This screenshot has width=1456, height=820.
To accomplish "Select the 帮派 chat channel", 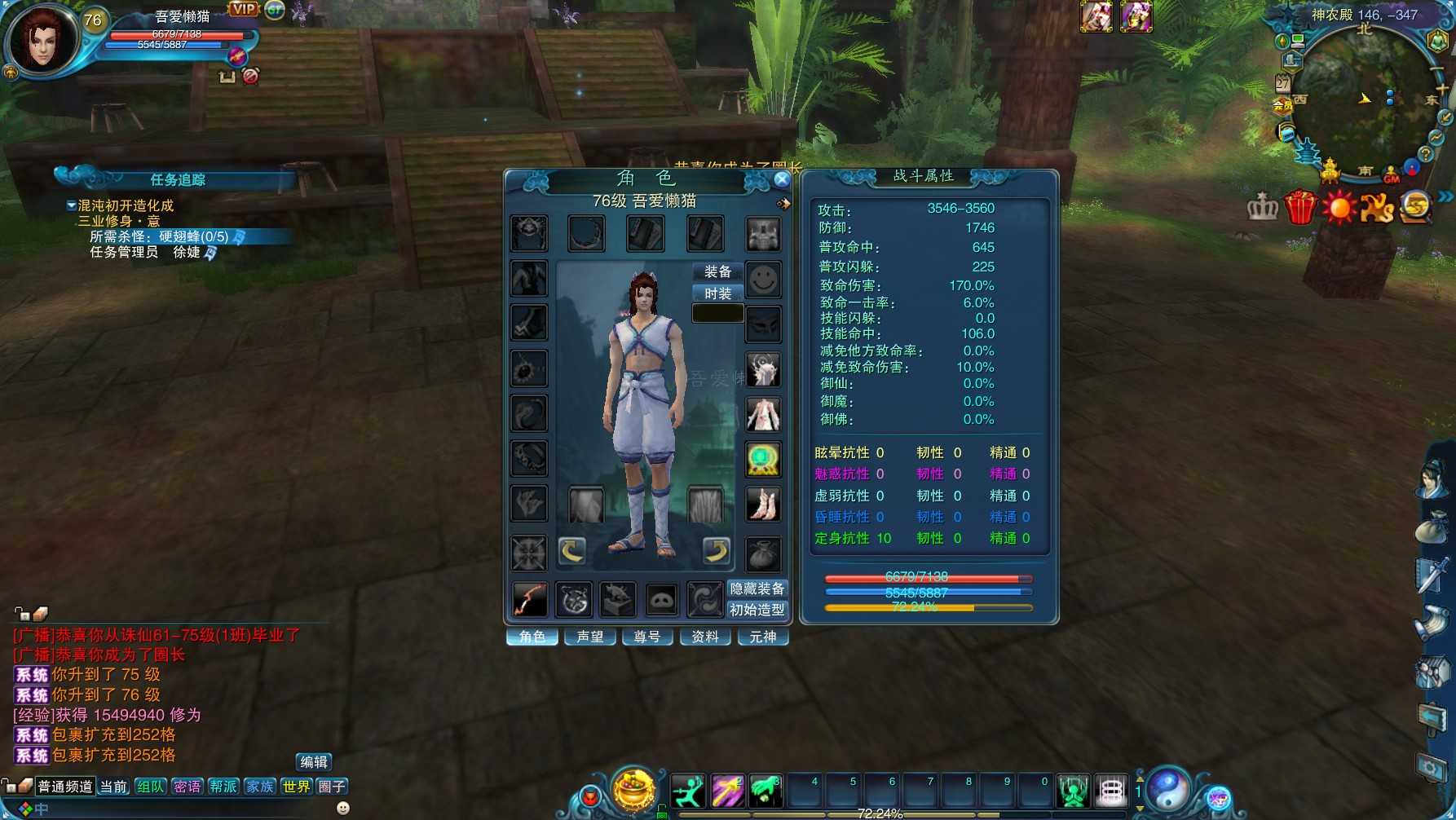I will coord(223,787).
